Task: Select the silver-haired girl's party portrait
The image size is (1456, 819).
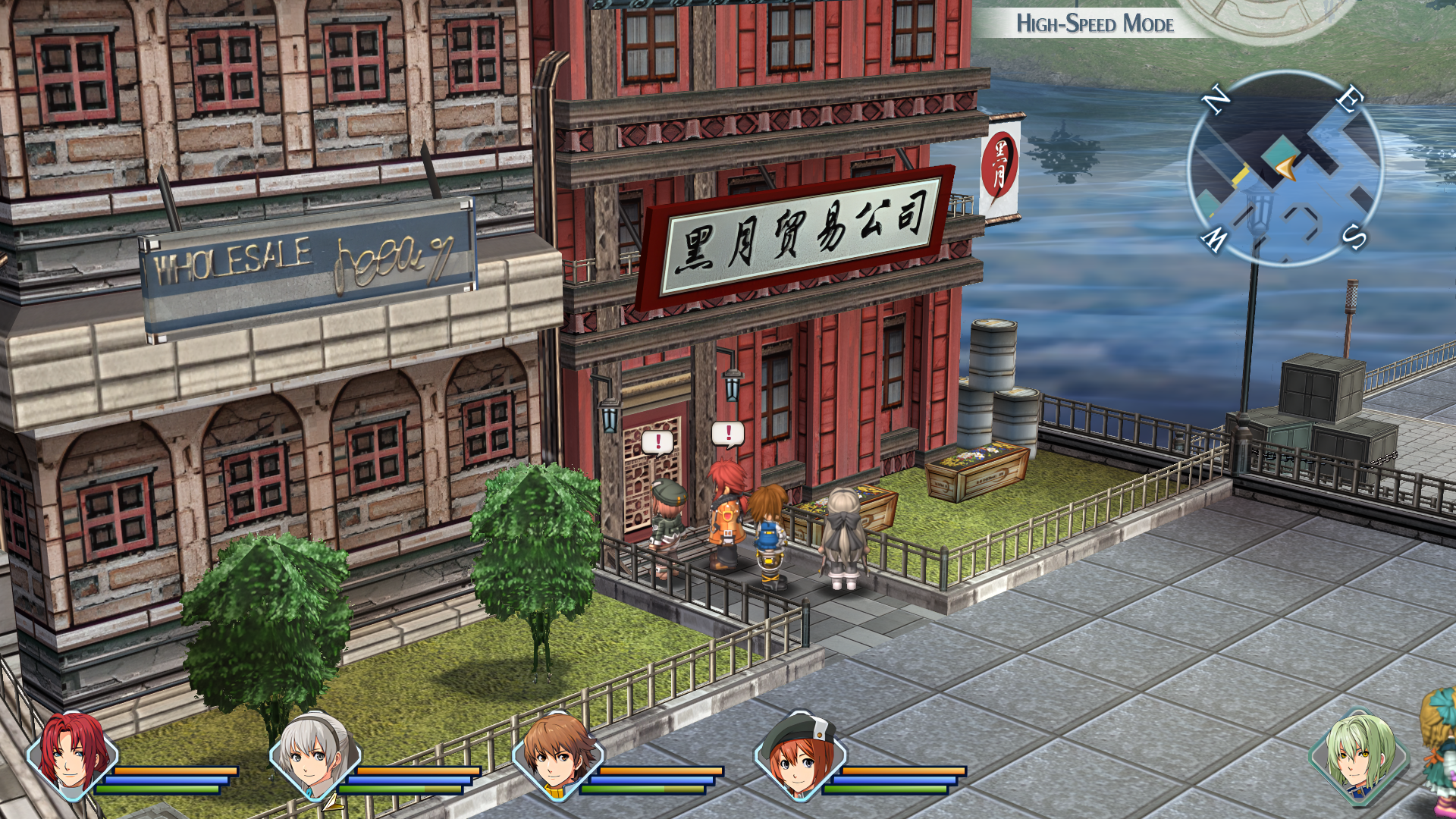Action: [x=314, y=755]
